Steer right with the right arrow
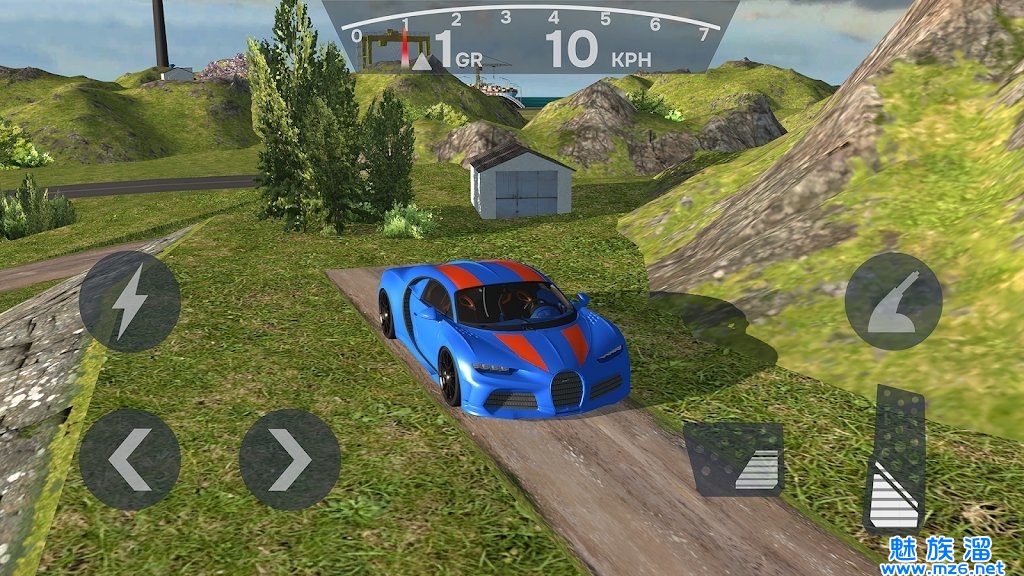The width and height of the screenshot is (1024, 576). point(290,459)
